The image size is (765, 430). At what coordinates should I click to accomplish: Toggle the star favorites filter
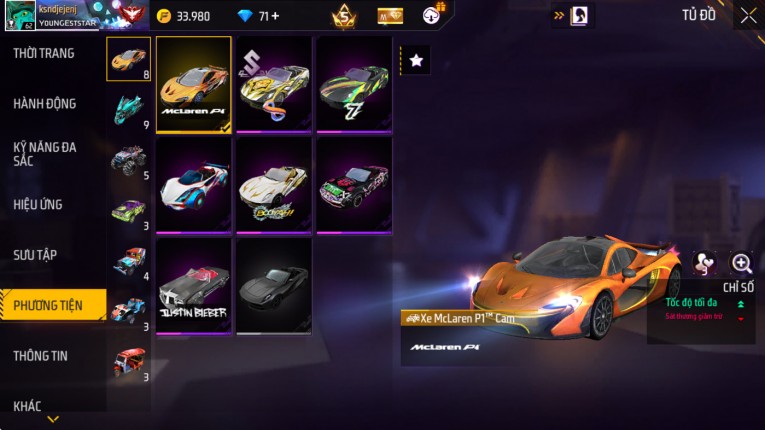pyautogui.click(x=416, y=61)
